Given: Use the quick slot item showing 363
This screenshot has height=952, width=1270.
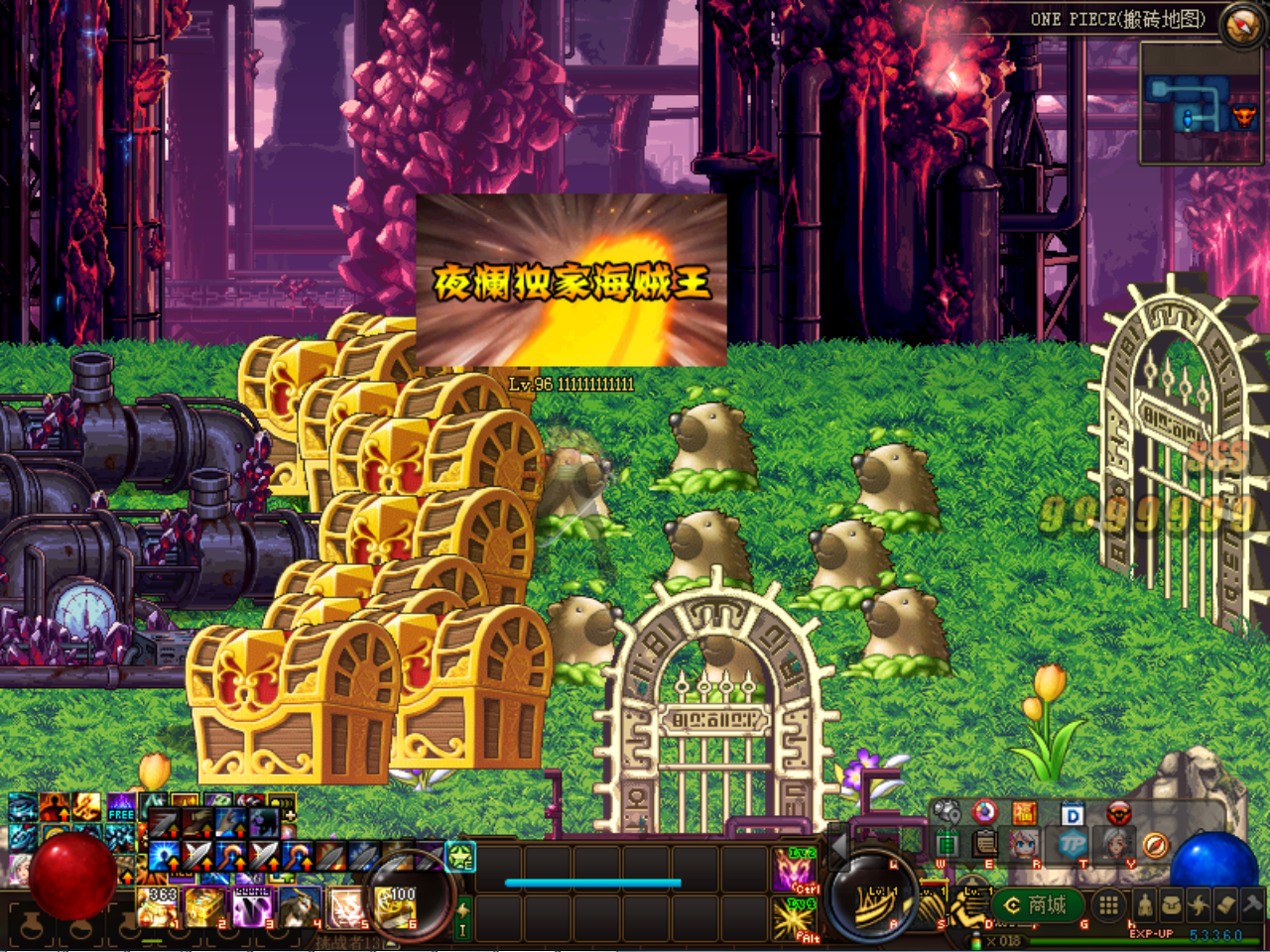Looking at the screenshot, I should tap(159, 907).
